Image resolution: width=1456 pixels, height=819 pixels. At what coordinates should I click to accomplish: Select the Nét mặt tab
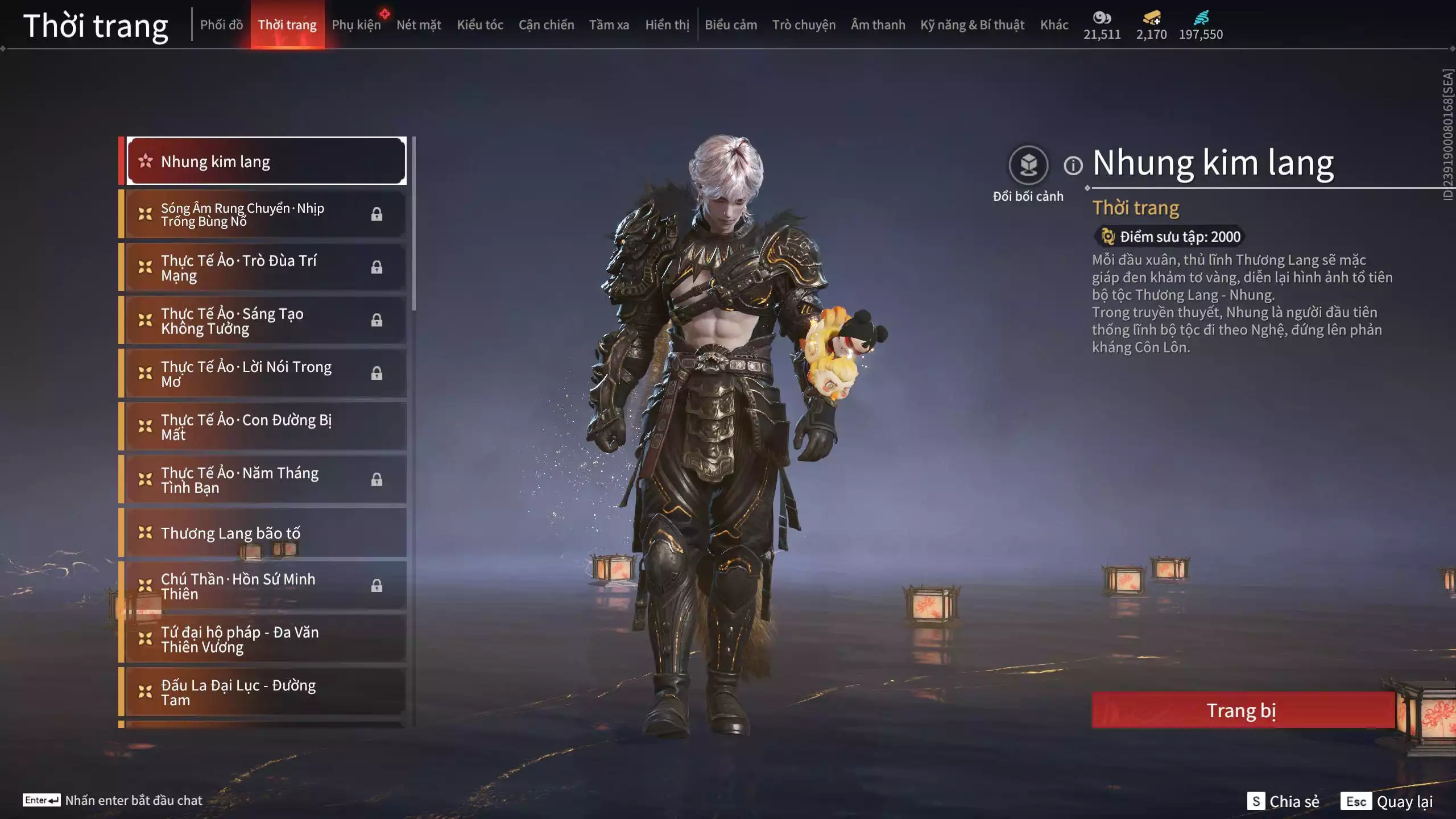point(419,25)
